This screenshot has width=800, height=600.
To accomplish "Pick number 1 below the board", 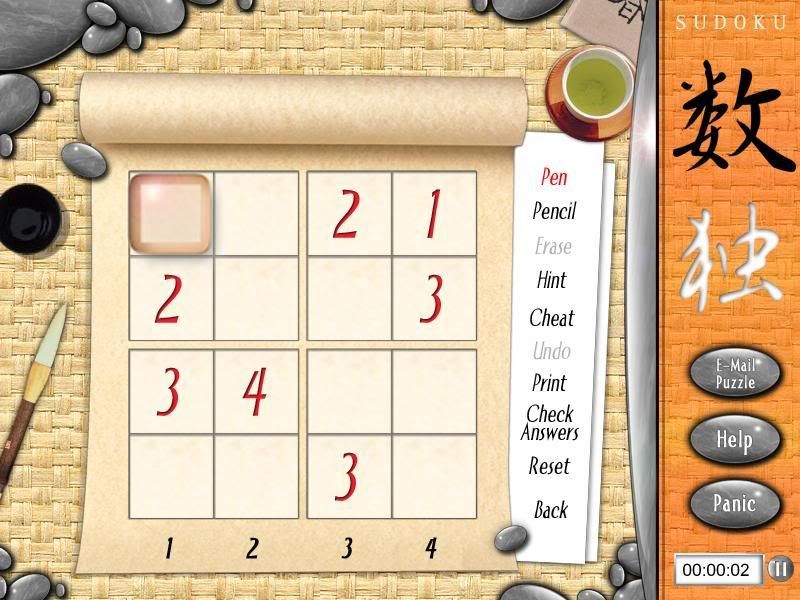I will tap(170, 548).
